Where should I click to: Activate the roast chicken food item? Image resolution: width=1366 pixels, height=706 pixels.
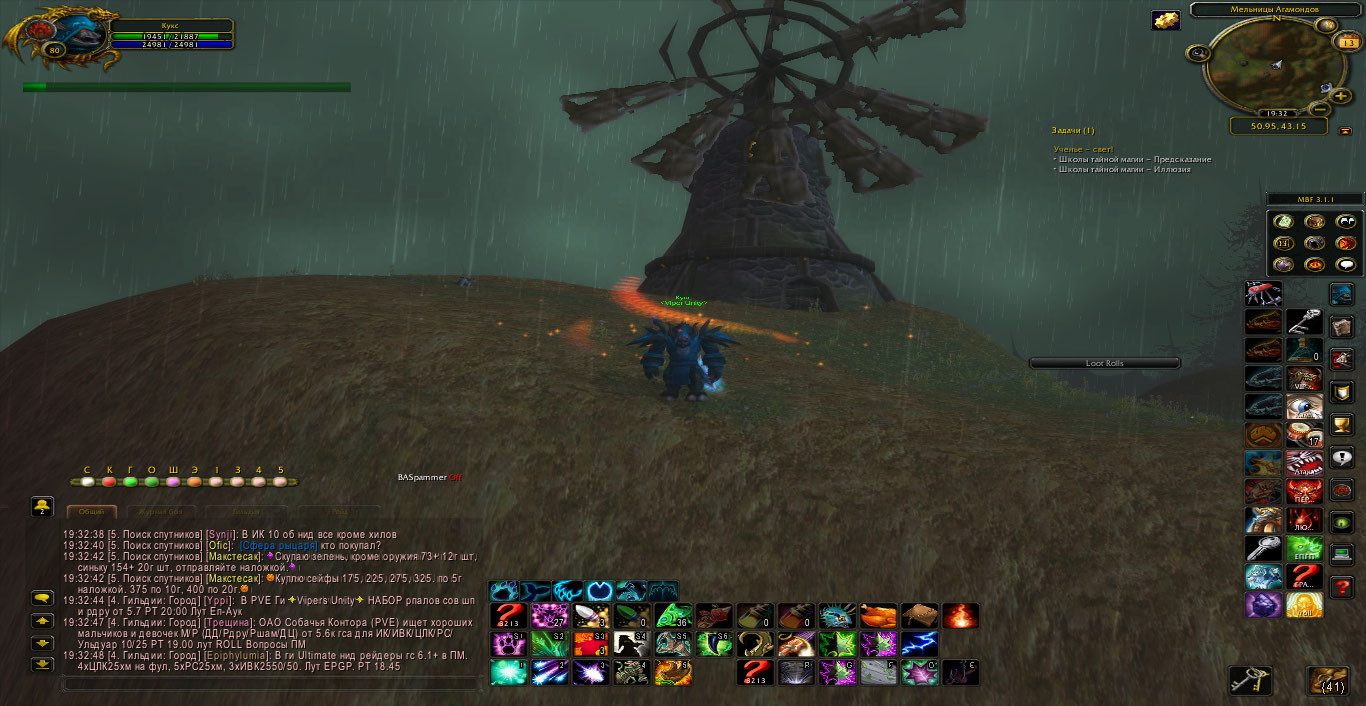pyautogui.click(x=878, y=616)
